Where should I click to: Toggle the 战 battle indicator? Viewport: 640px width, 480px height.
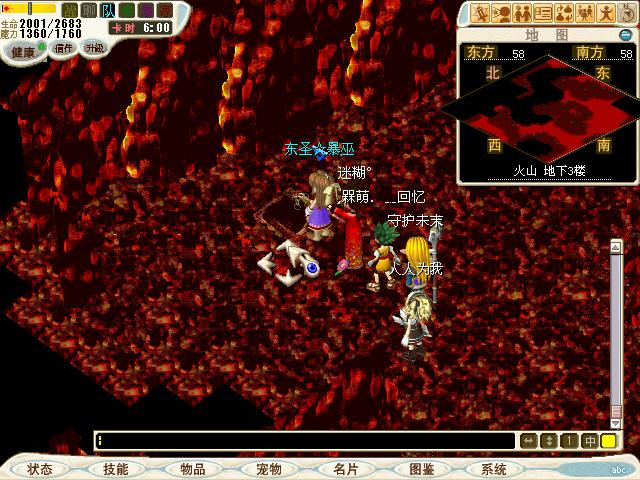[70, 9]
